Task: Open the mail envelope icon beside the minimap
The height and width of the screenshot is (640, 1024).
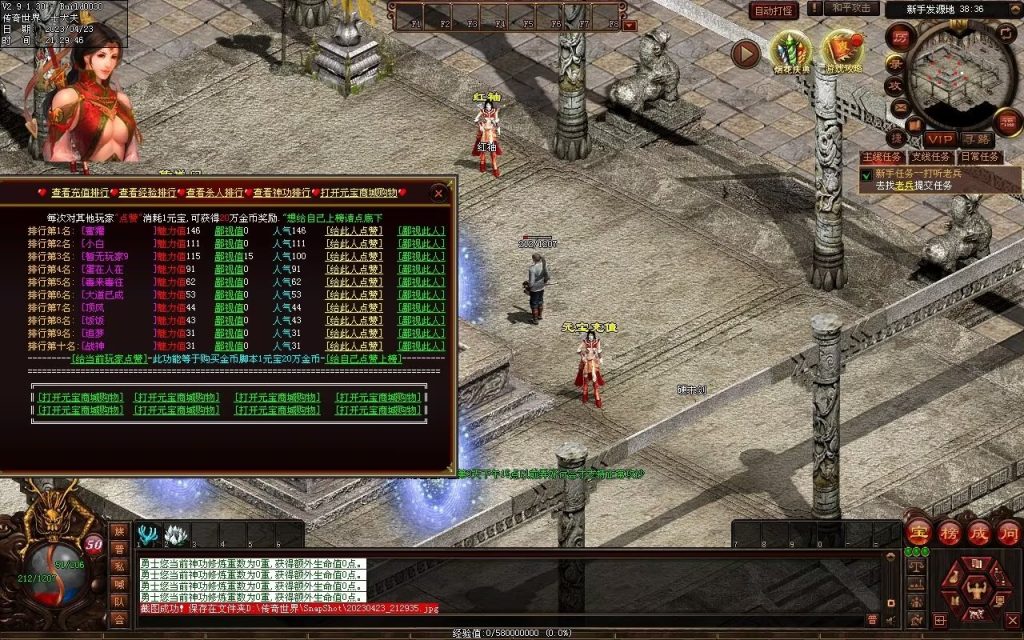Action: [x=901, y=107]
